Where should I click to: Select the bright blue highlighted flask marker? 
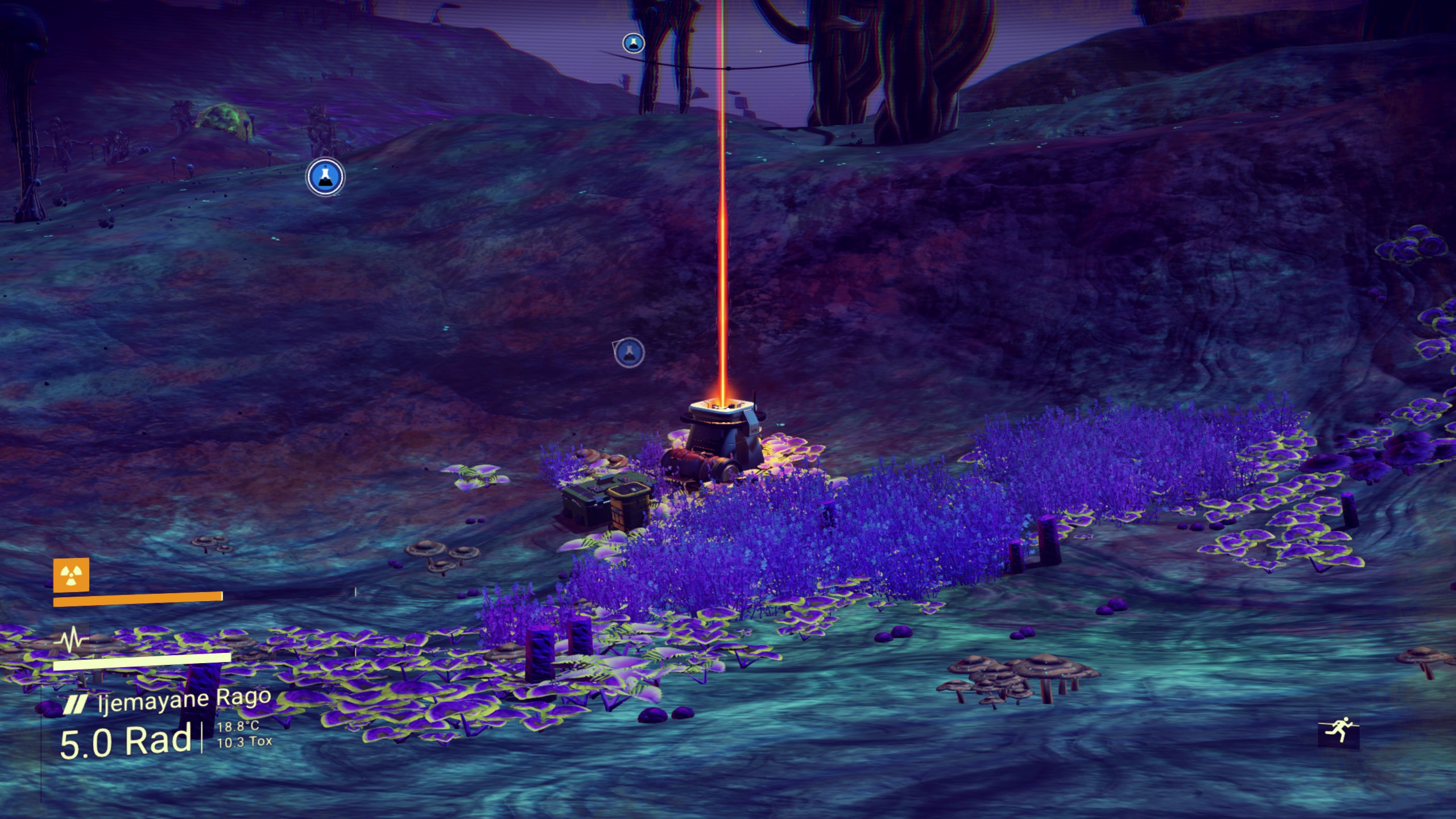tap(325, 177)
